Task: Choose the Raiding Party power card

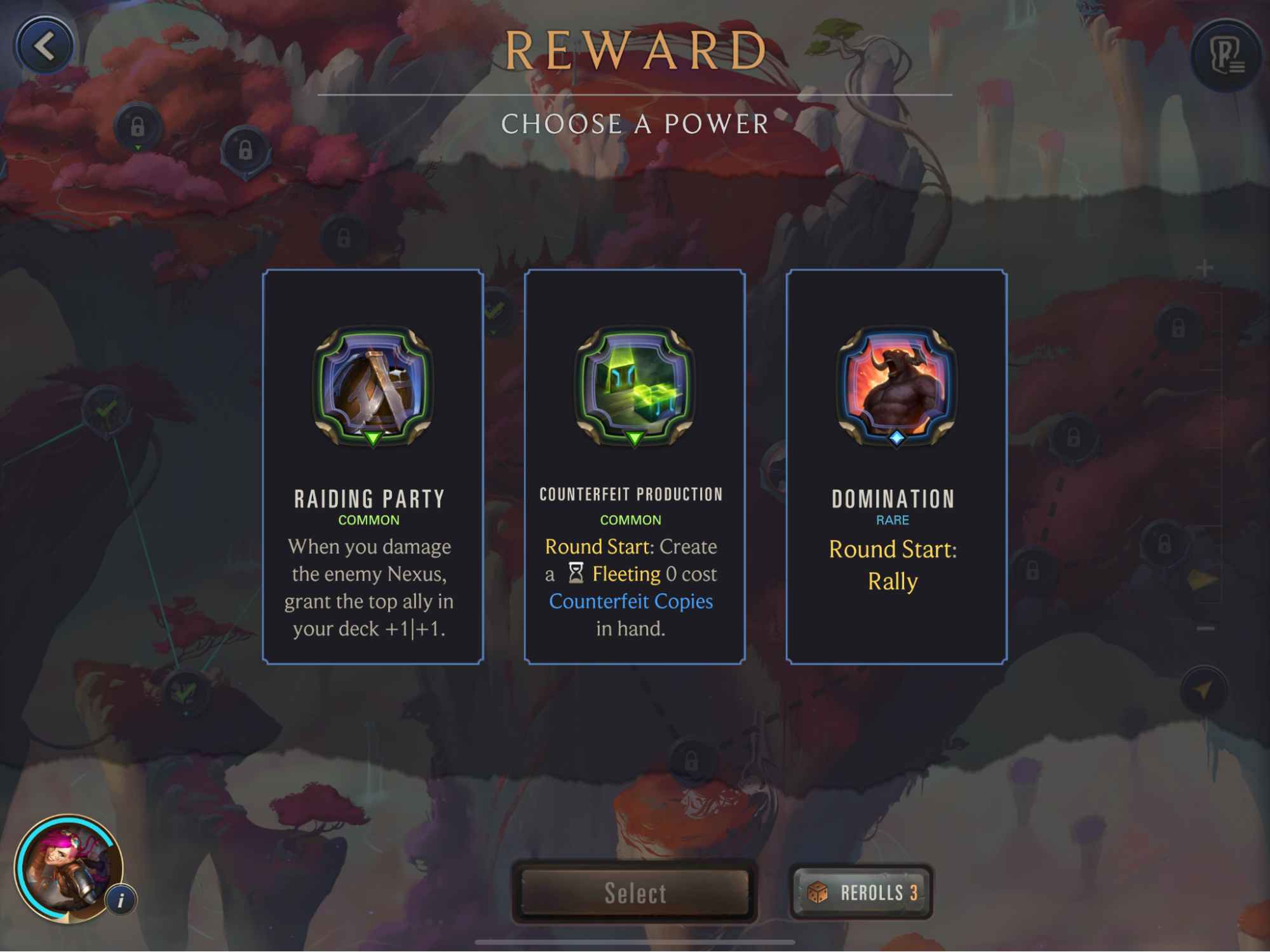Action: [373, 467]
